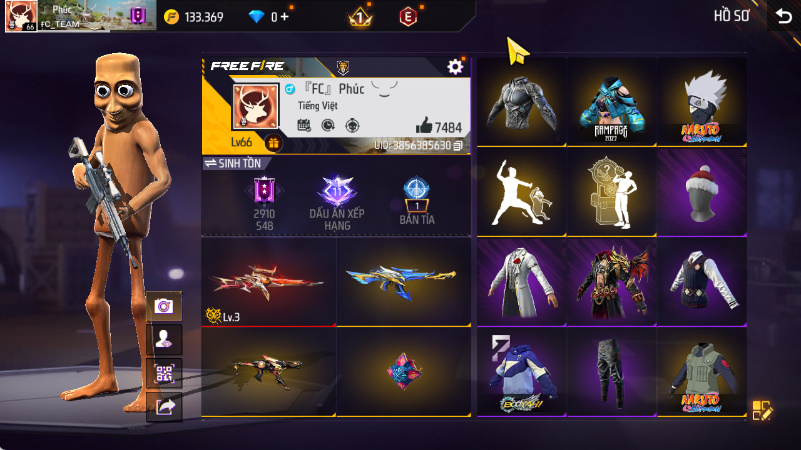801x450 pixels.
Task: Click the deer avatar profile picture
Action: (x=253, y=108)
